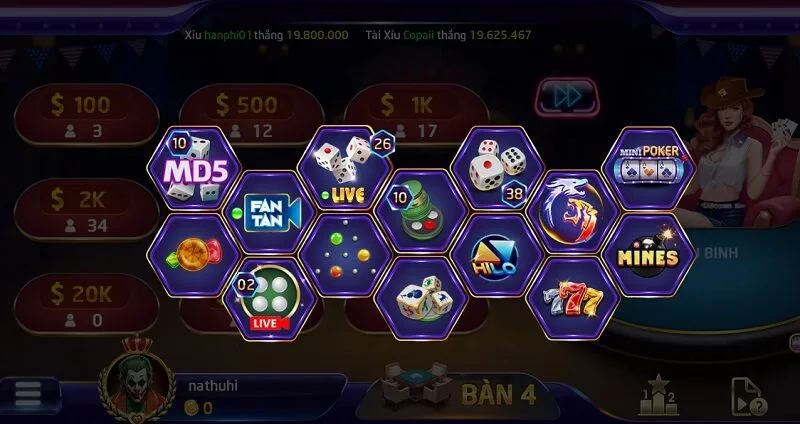Image resolution: width=800 pixels, height=424 pixels.
Task: Join the $500 betting room
Action: (x=248, y=114)
